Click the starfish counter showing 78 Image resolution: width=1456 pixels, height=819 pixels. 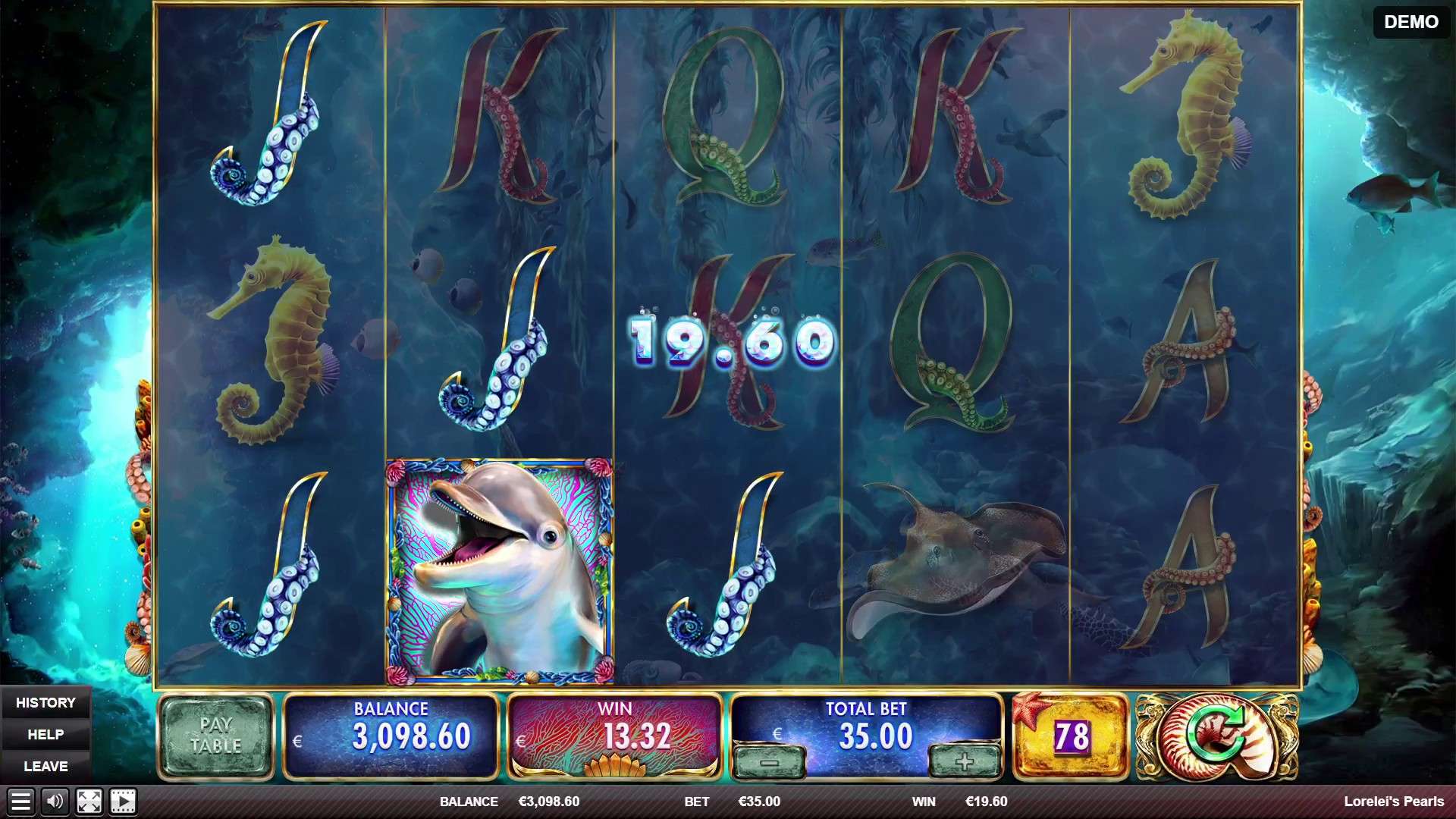[1070, 734]
